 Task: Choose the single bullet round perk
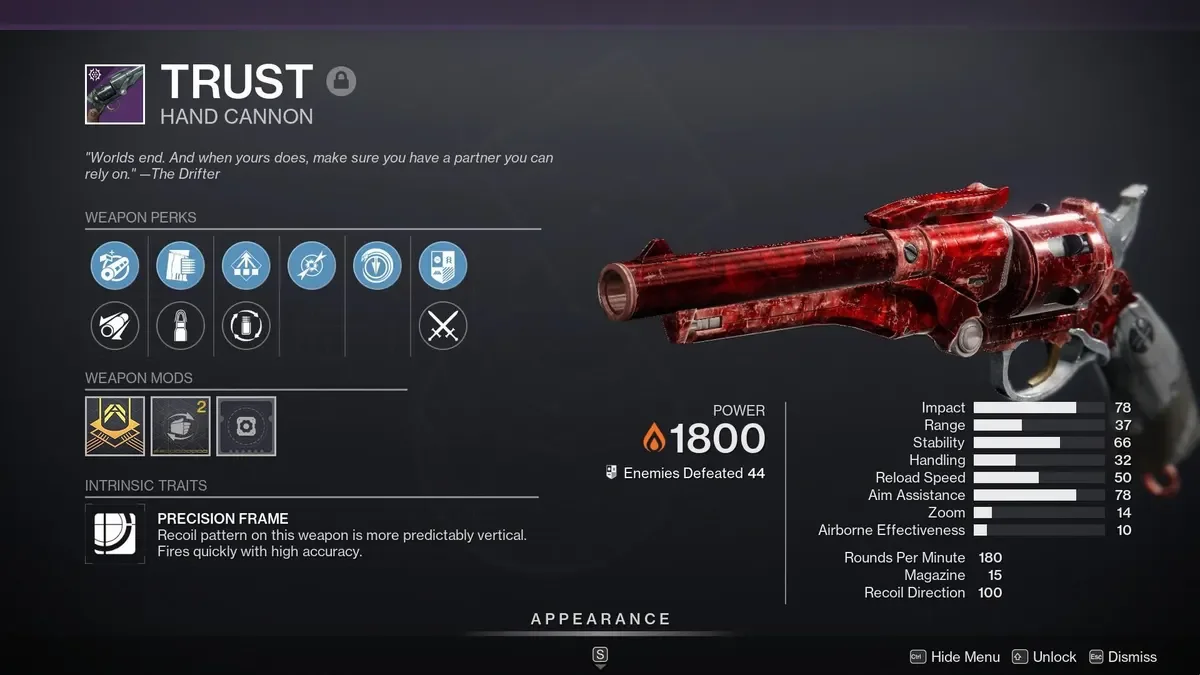pos(181,326)
